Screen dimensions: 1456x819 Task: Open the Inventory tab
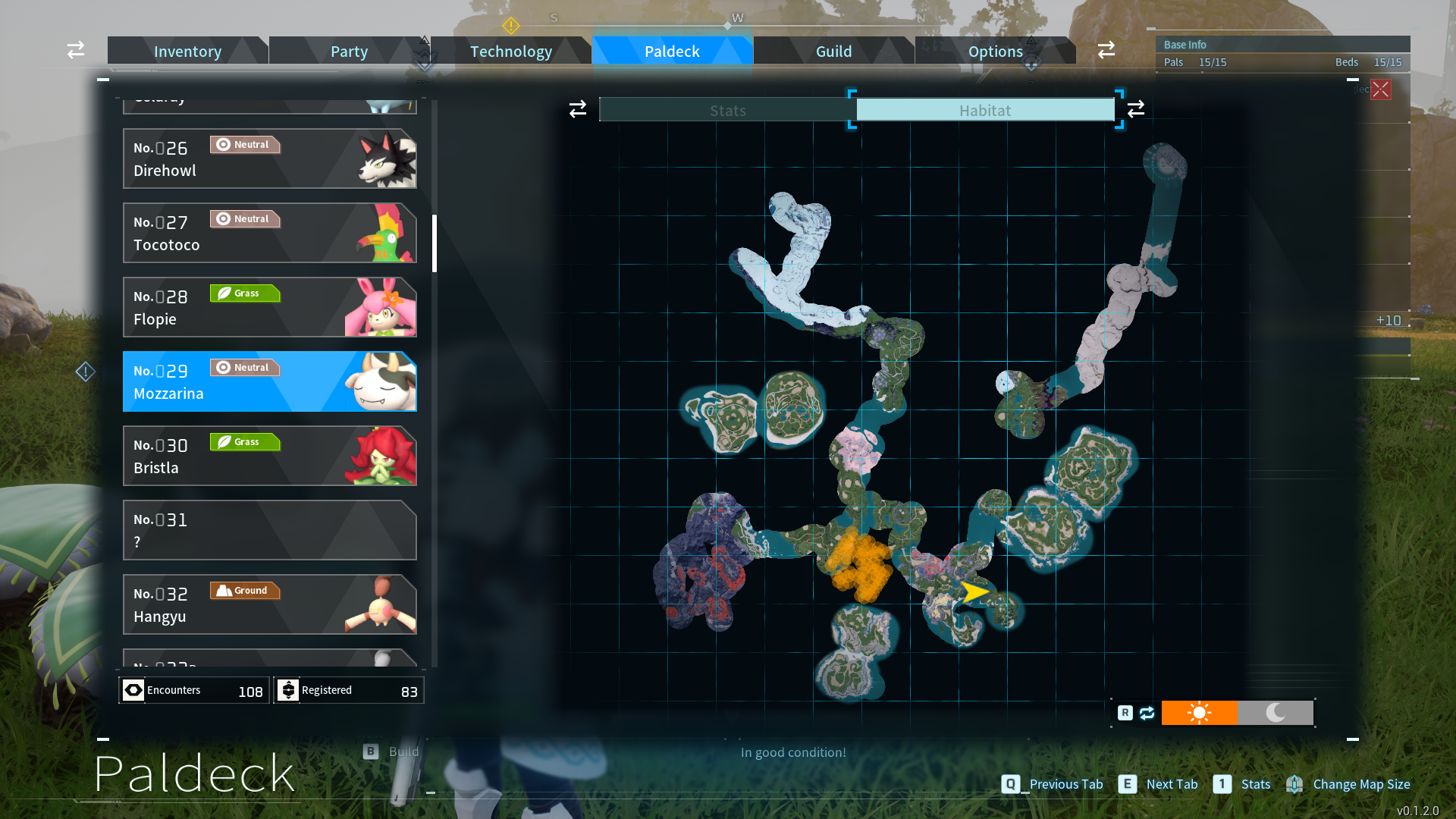tap(187, 51)
